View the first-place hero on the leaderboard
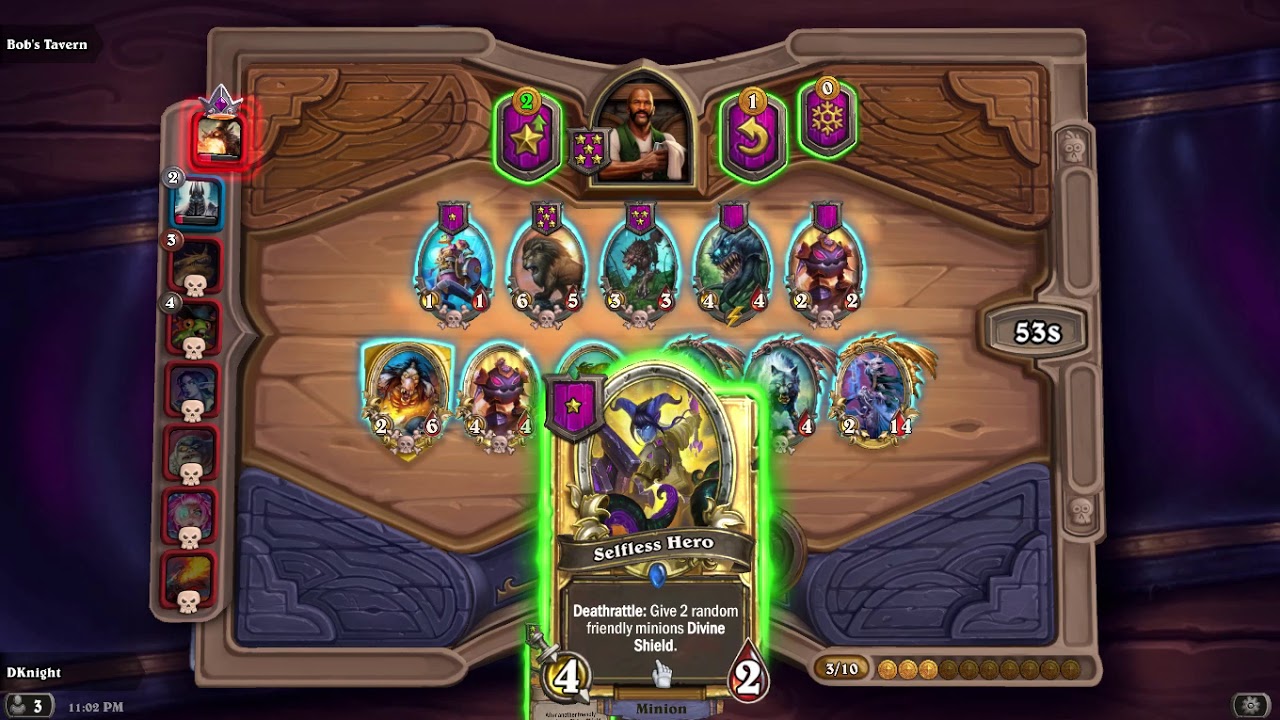Image resolution: width=1280 pixels, height=720 pixels. pyautogui.click(x=219, y=137)
